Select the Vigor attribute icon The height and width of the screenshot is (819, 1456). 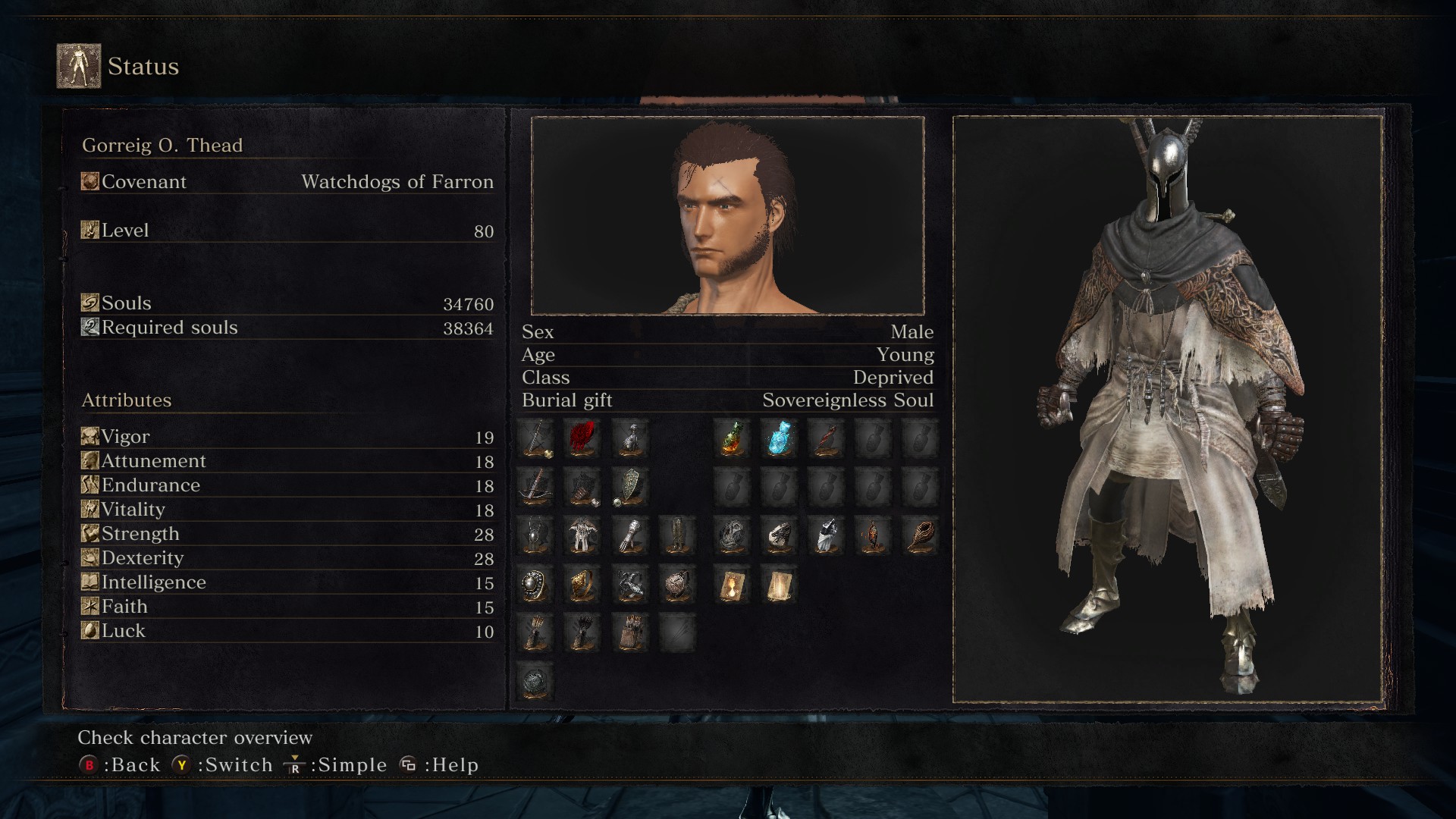(x=89, y=435)
